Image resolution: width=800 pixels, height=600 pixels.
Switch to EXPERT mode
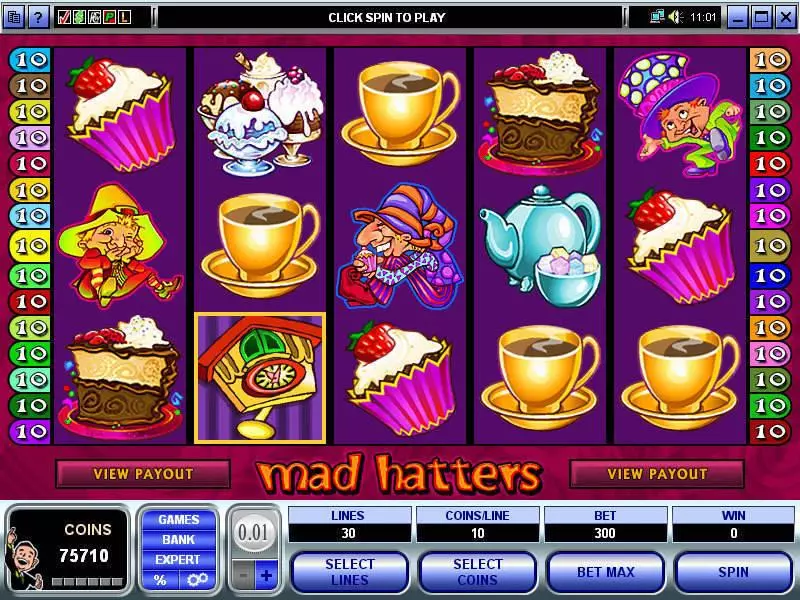pos(178,560)
